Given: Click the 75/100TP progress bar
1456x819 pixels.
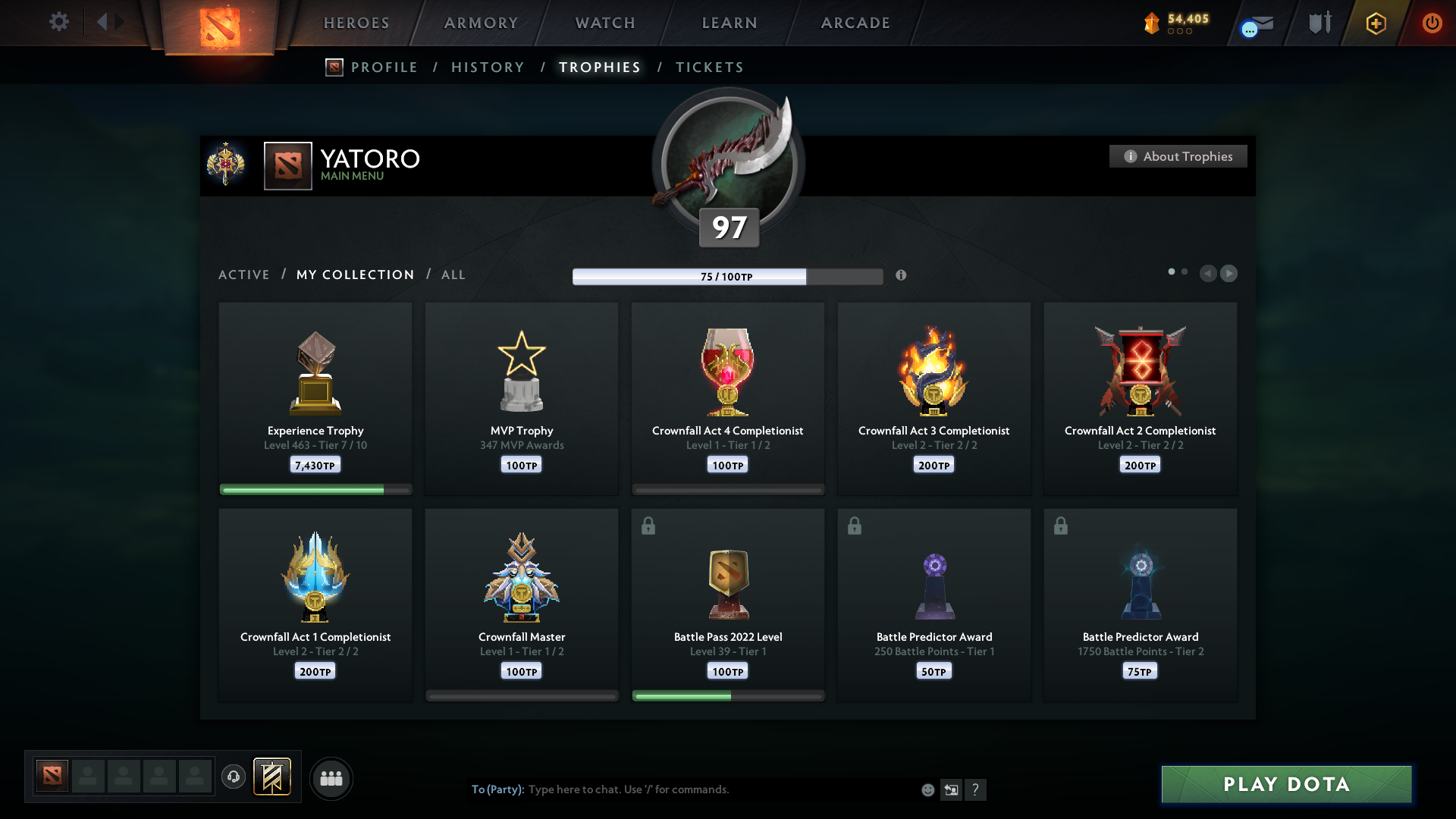Looking at the screenshot, I should [x=728, y=277].
